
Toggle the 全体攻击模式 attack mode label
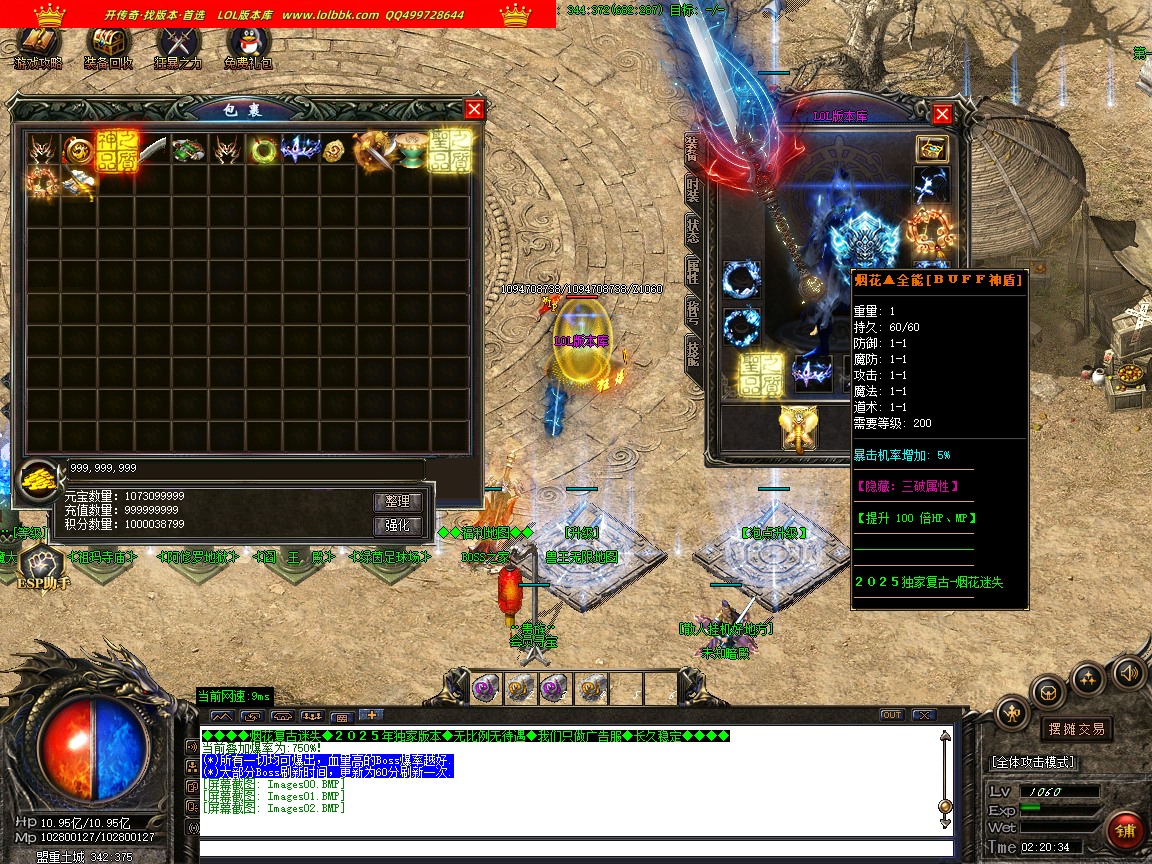click(x=1033, y=762)
